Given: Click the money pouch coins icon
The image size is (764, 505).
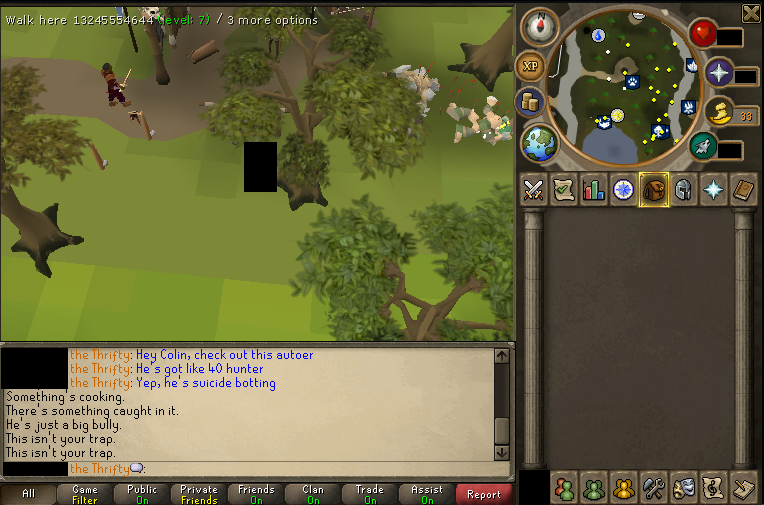Looking at the screenshot, I should (530, 102).
